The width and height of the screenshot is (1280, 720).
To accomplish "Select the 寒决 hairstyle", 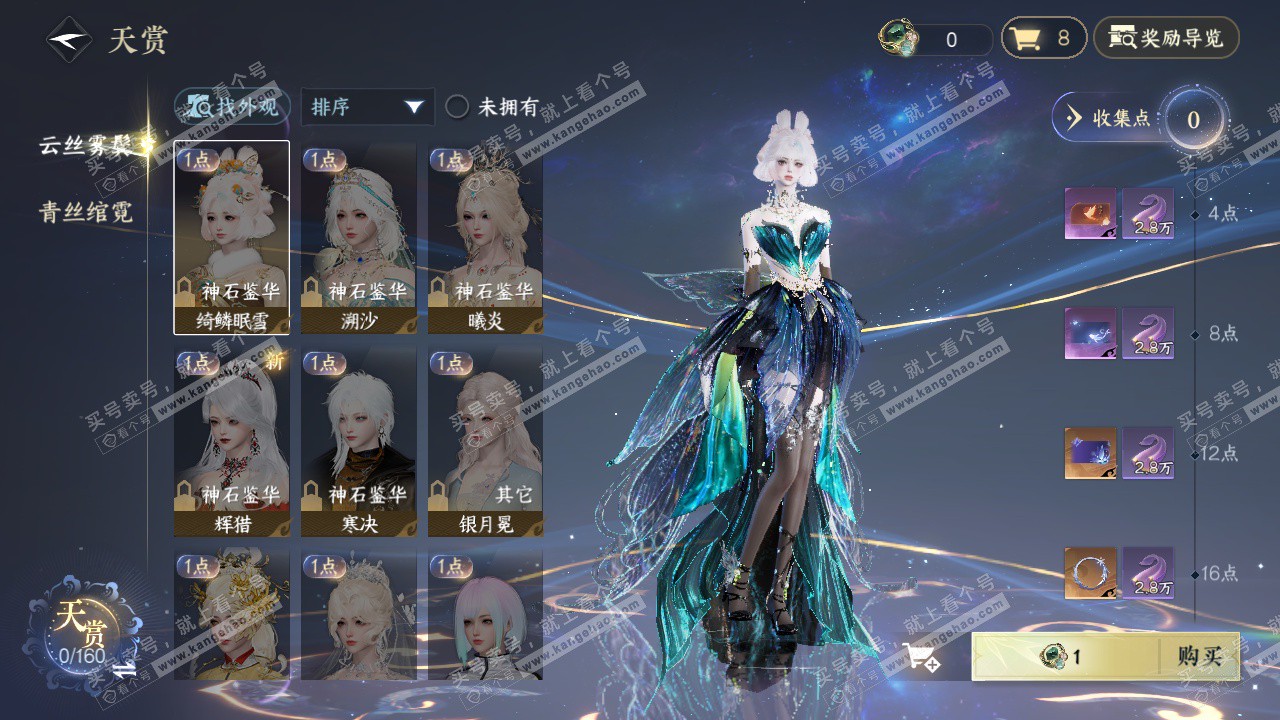I will click(x=358, y=441).
